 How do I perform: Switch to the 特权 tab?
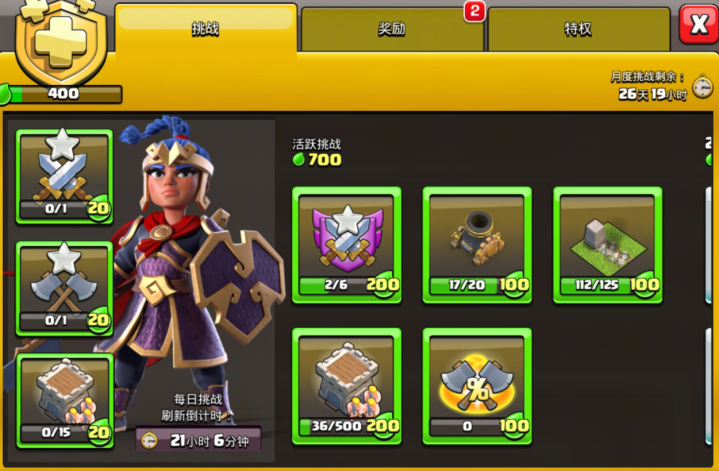pos(577,29)
